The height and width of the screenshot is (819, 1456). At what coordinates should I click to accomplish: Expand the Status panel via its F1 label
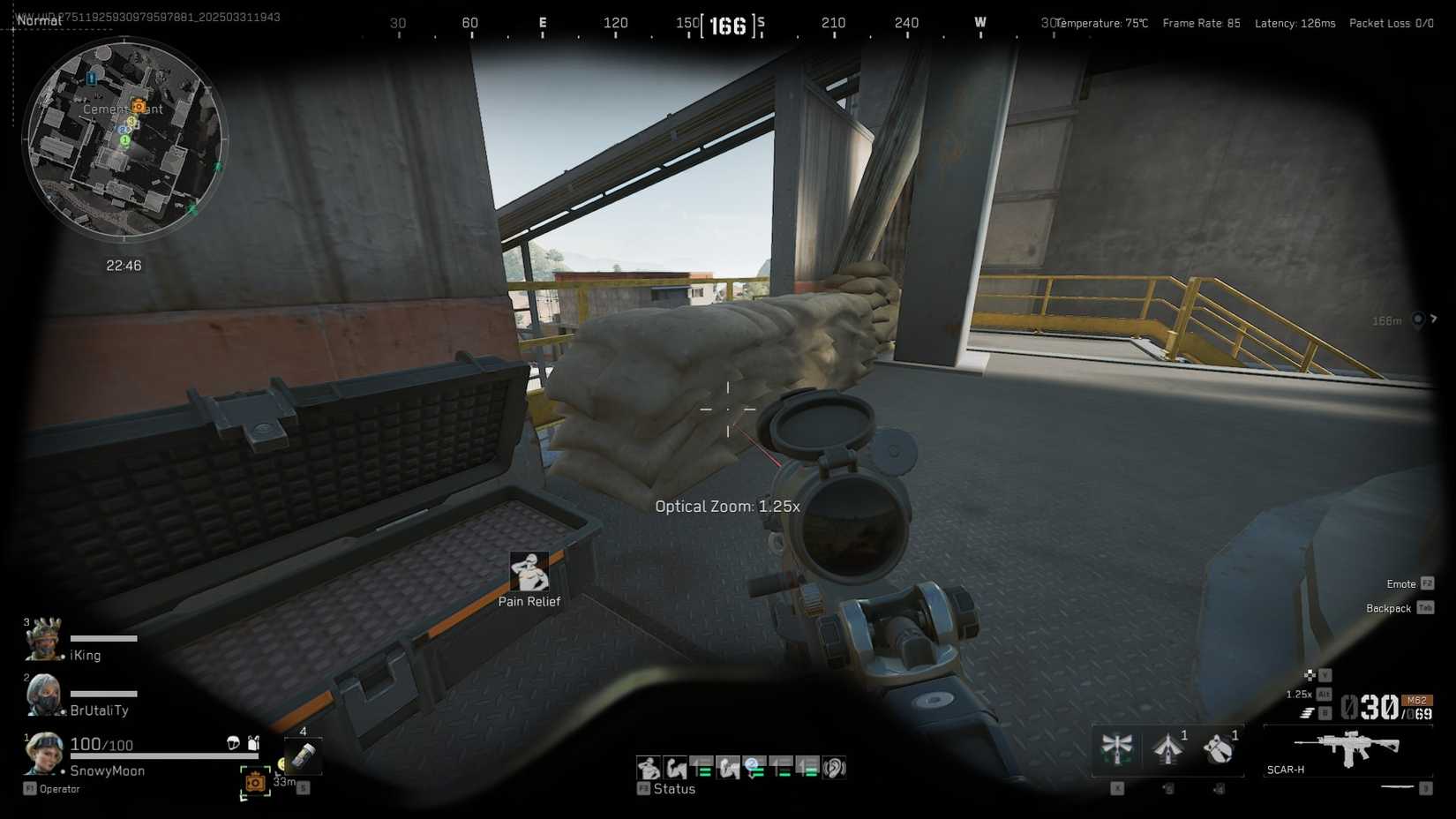644,788
